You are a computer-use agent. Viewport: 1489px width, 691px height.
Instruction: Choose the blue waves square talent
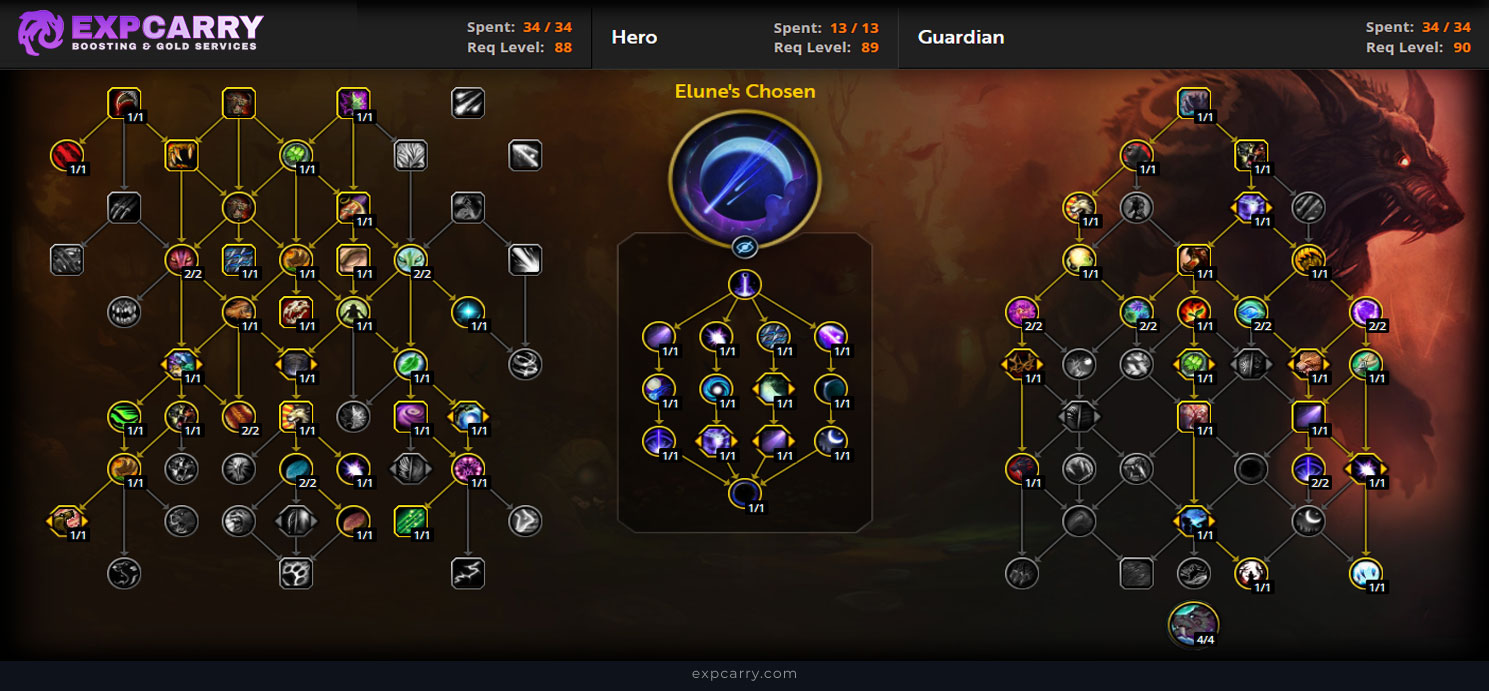coord(238,259)
